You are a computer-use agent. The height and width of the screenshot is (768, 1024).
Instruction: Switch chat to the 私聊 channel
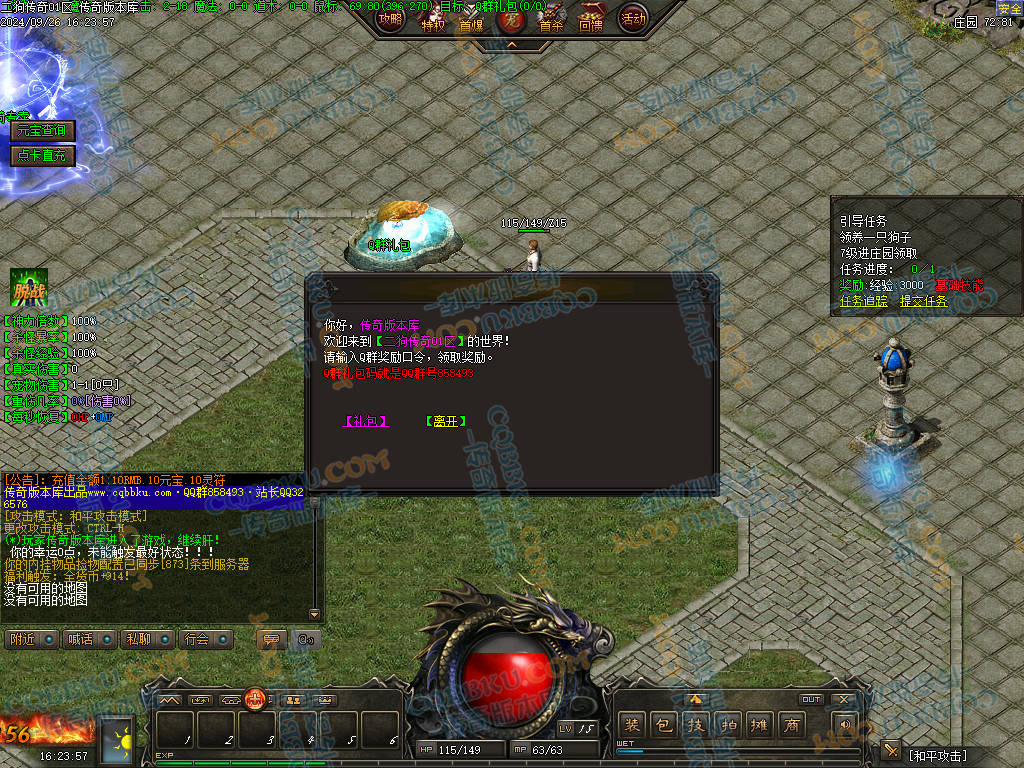[x=148, y=639]
